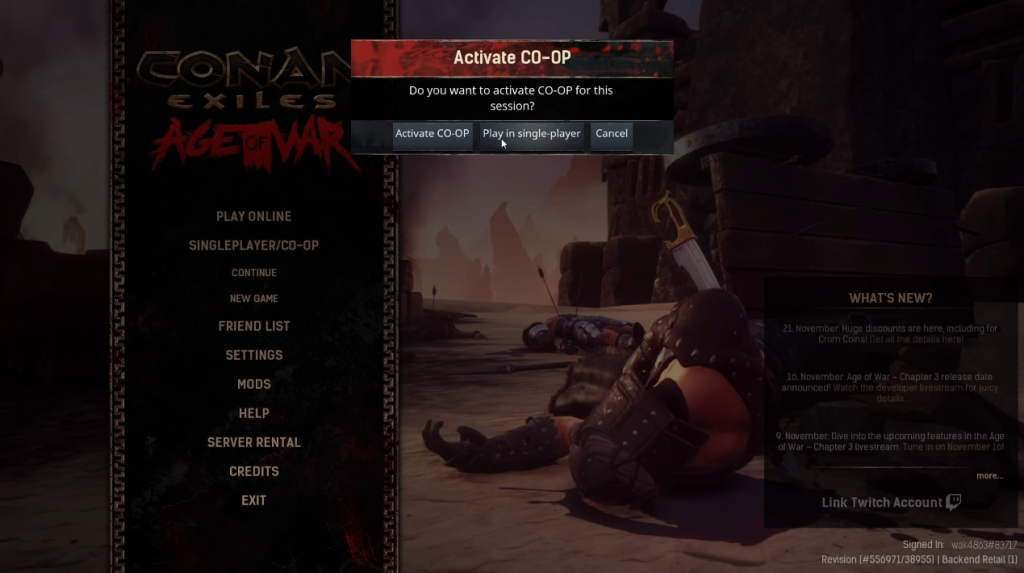1024x573 pixels.
Task: Continue the existing game
Action: tap(254, 272)
